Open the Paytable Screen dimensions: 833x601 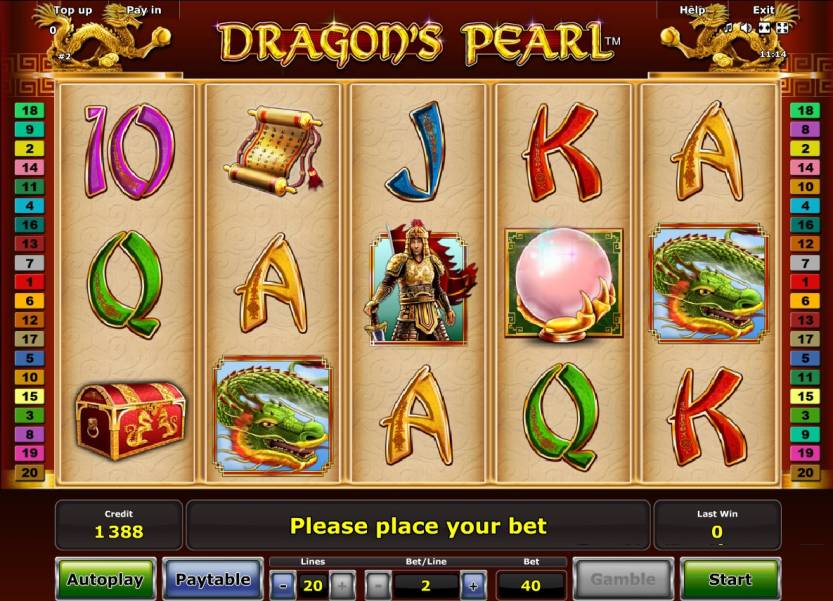[213, 579]
